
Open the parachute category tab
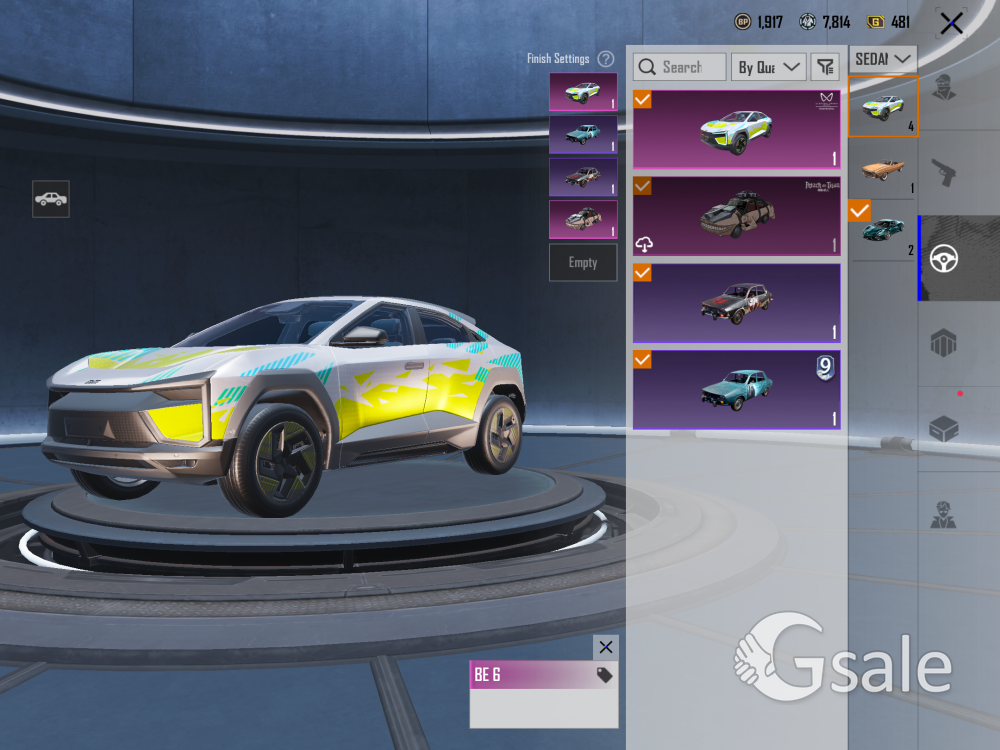[944, 343]
